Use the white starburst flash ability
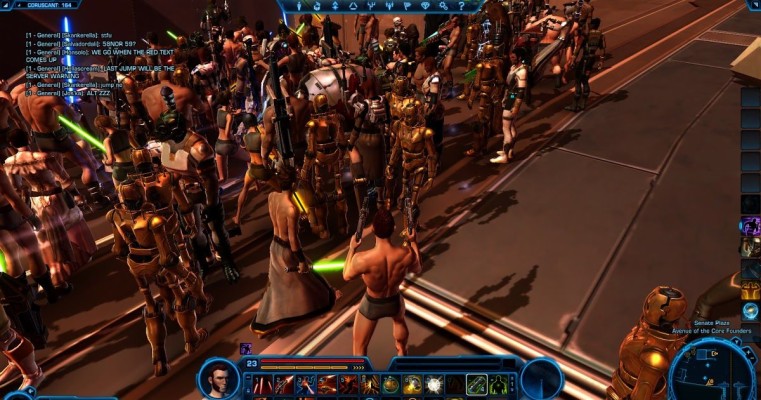 (x=434, y=384)
